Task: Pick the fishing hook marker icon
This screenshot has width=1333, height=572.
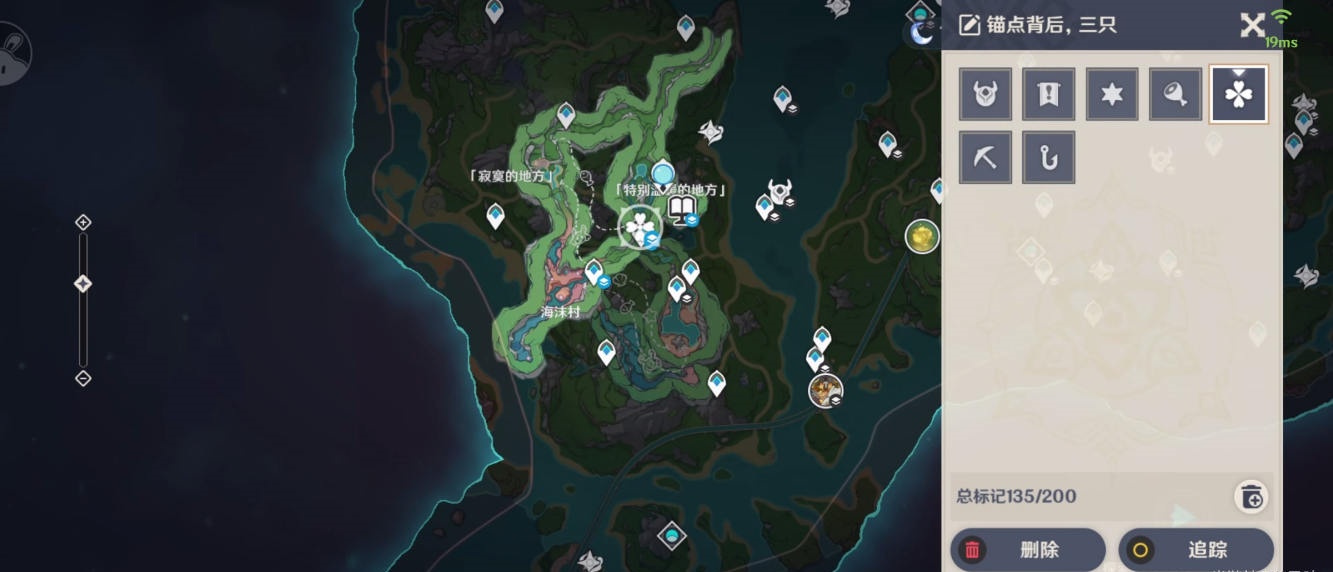Action: click(x=1049, y=157)
